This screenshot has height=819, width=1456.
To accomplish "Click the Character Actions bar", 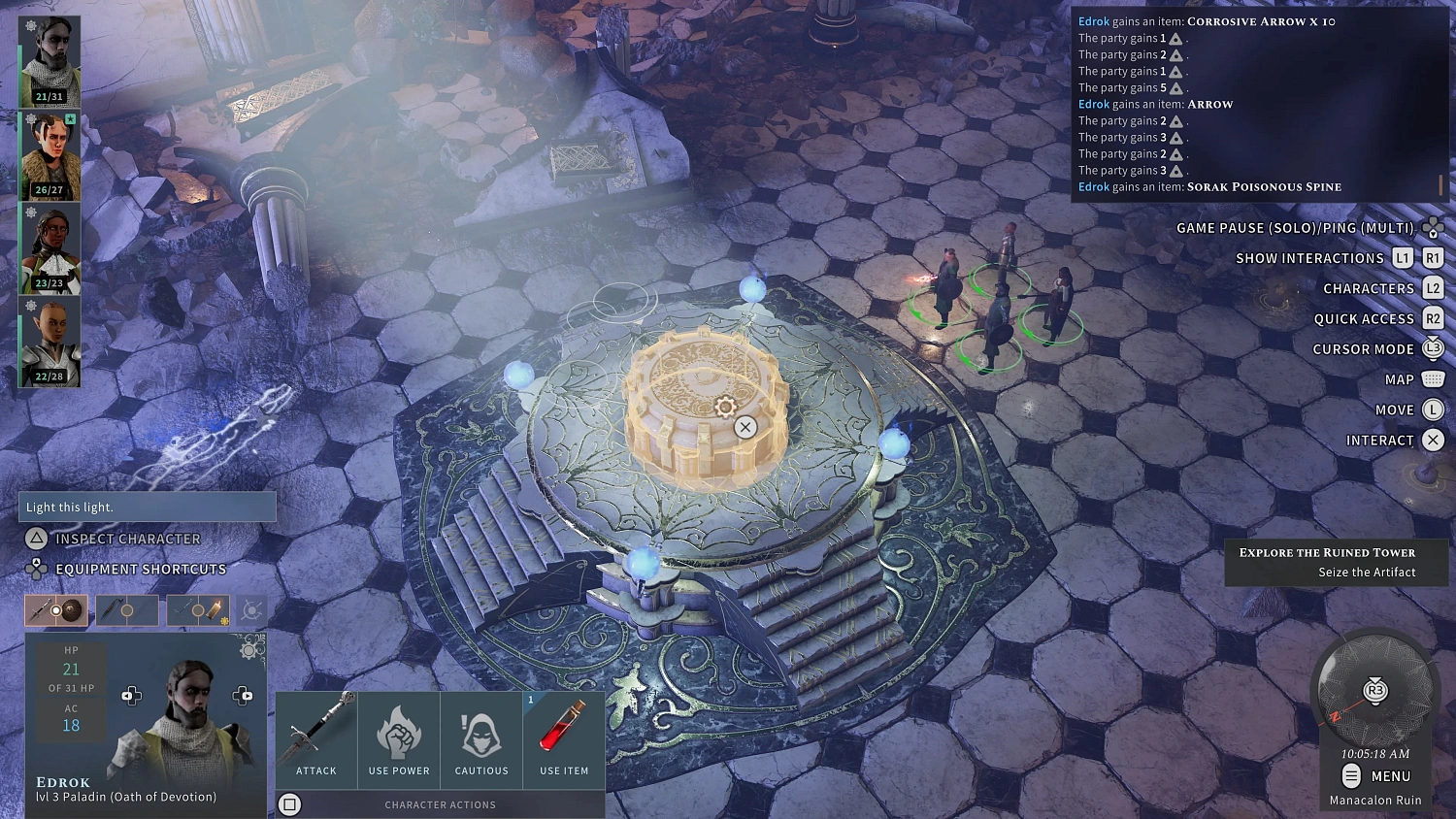I will (x=440, y=804).
